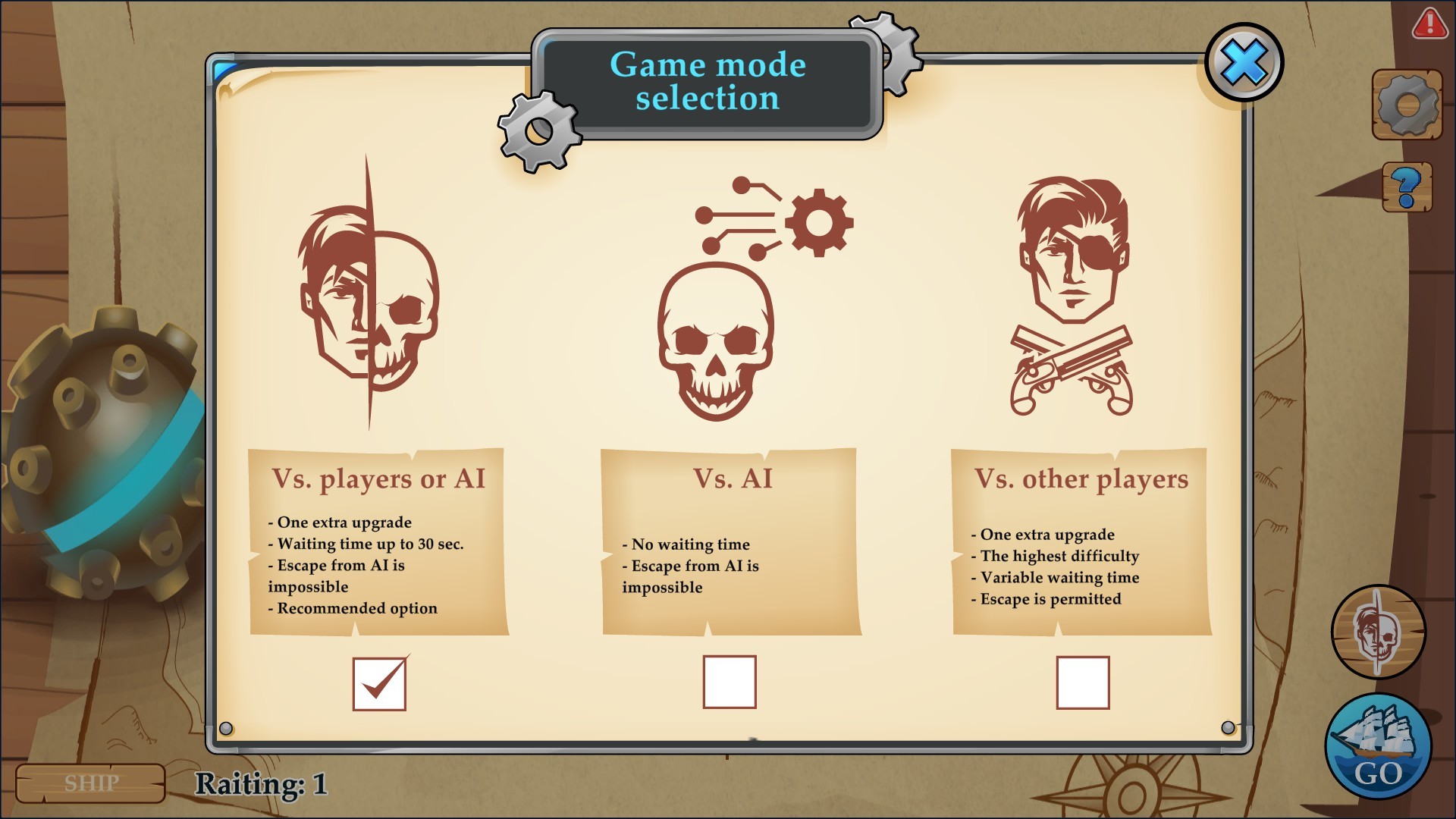Click the Raiting: 1 label
The image size is (1456, 819).
click(262, 783)
